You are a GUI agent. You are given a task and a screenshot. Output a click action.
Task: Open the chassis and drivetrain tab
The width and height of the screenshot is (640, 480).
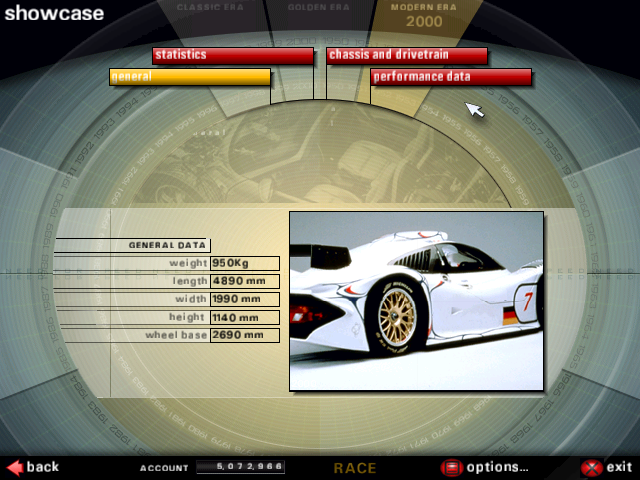coord(407,55)
